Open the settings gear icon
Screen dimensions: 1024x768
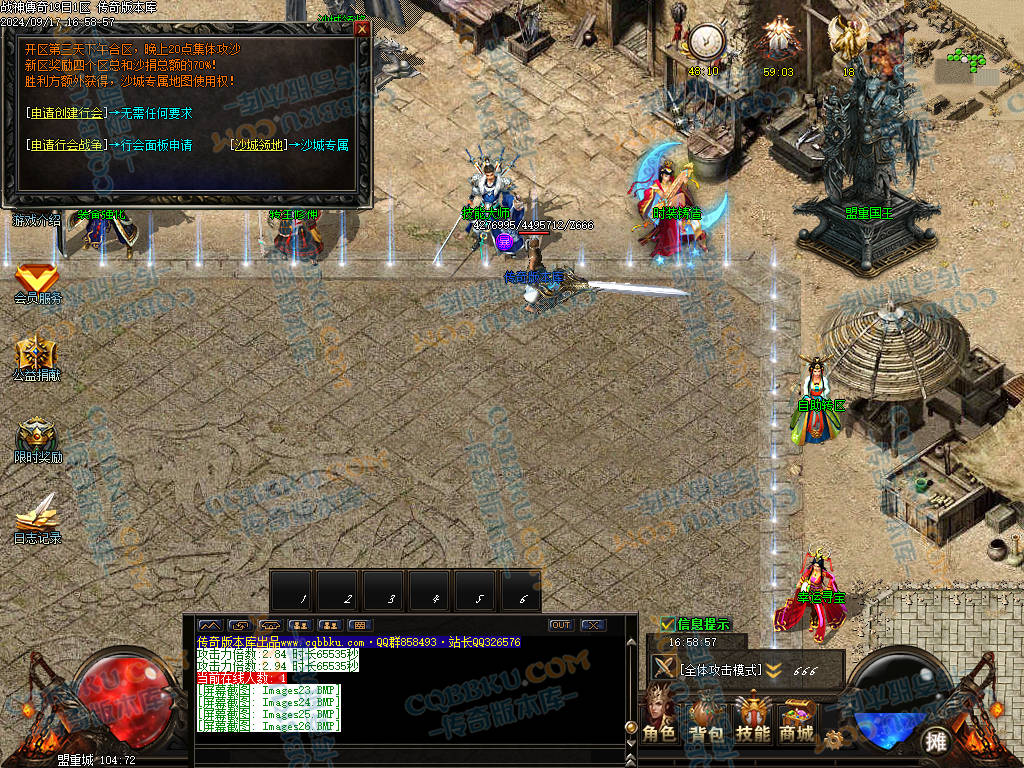coord(833,741)
